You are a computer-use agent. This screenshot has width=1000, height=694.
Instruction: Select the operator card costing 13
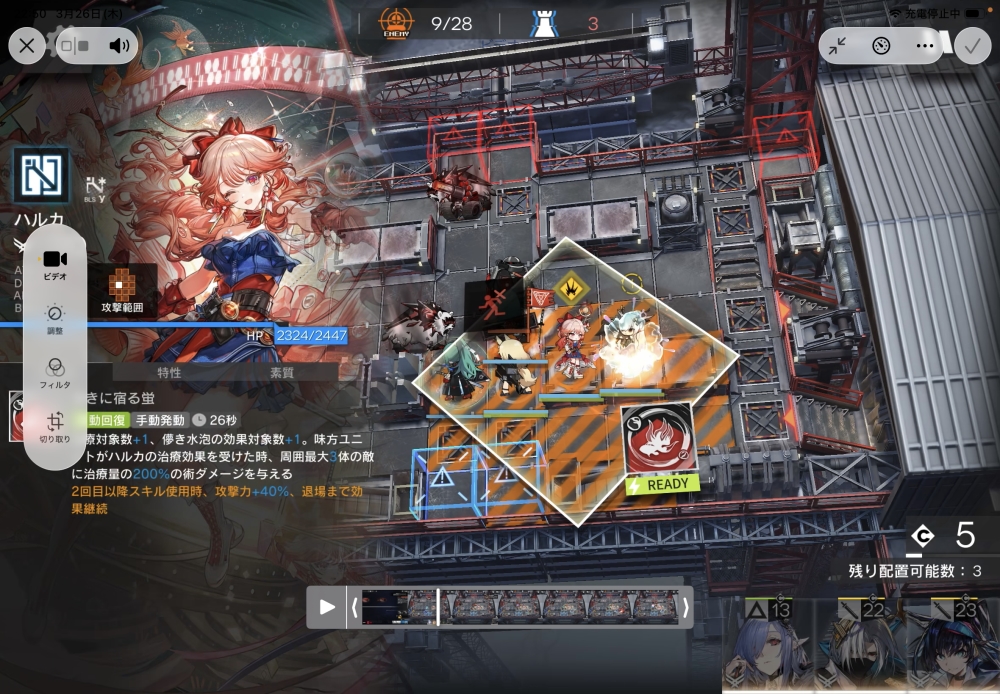[x=765, y=645]
